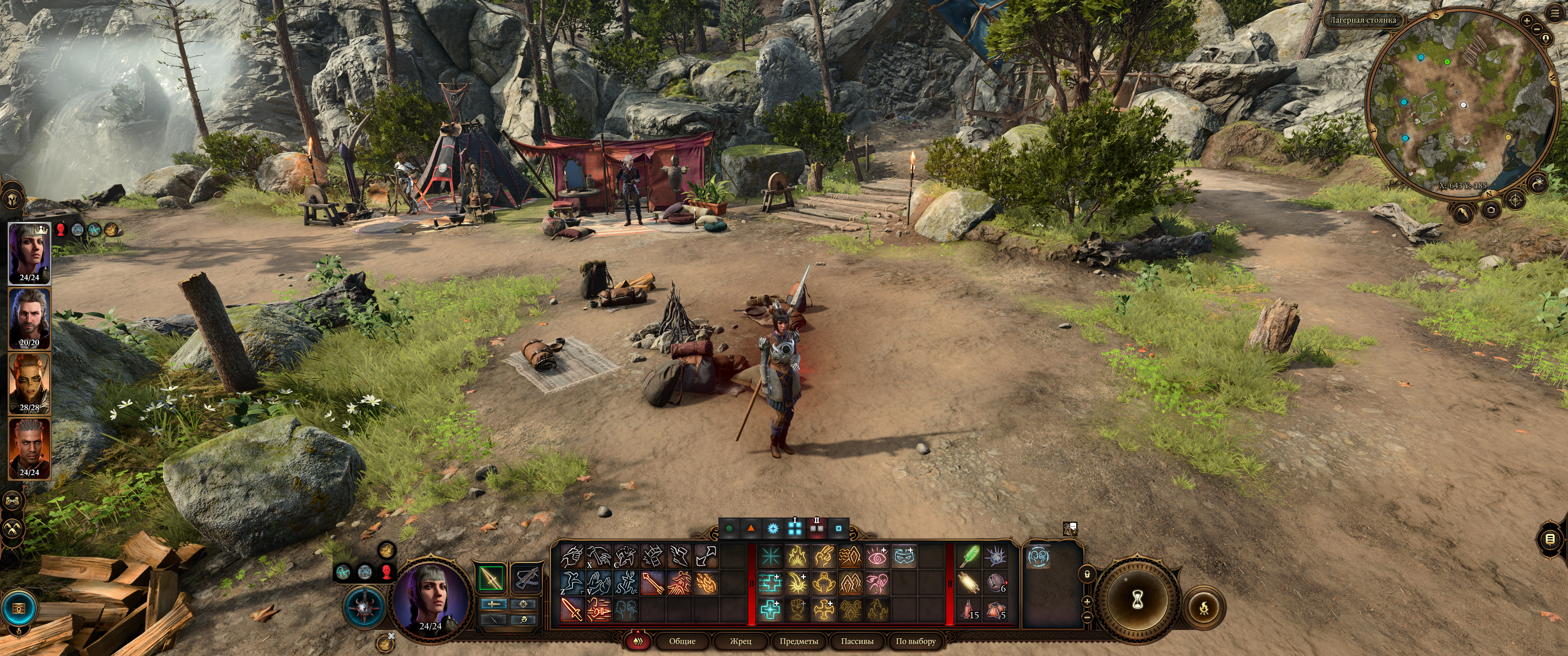Open the campfire rest button
The width and height of the screenshot is (1568, 656).
point(1203,607)
